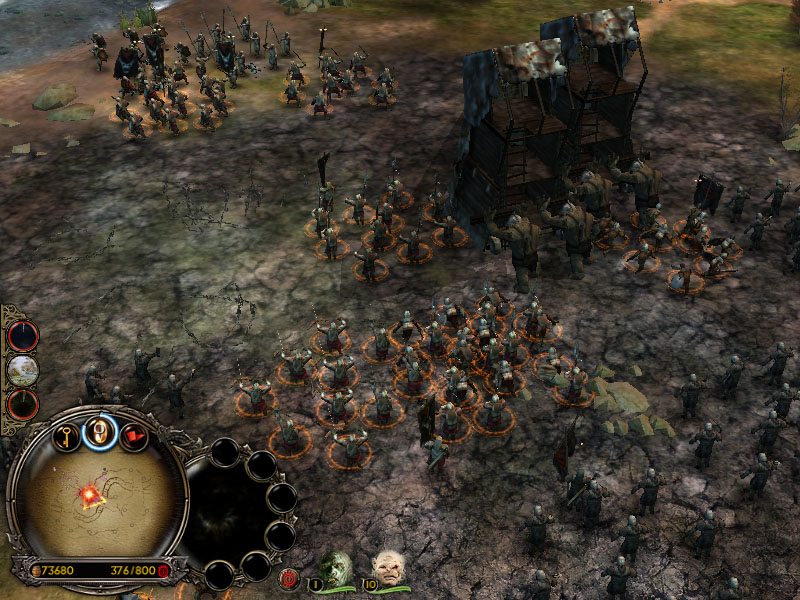Viewport: 800px width, 600px height.
Task: Select the red flag button above minimap
Action: point(133,437)
